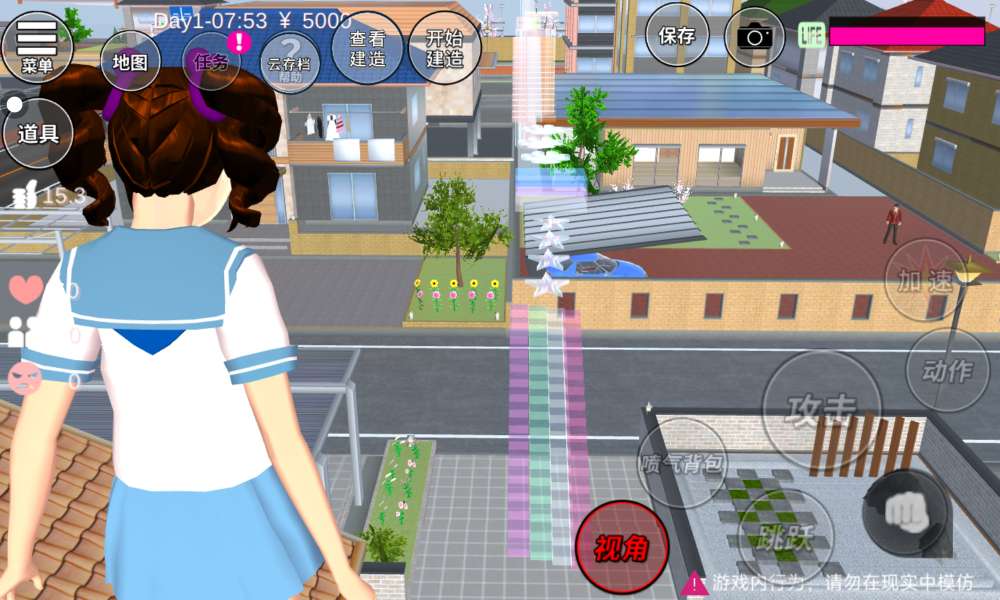Switch camera with red 视角 button
Screen dimensions: 1000x600
[621, 548]
